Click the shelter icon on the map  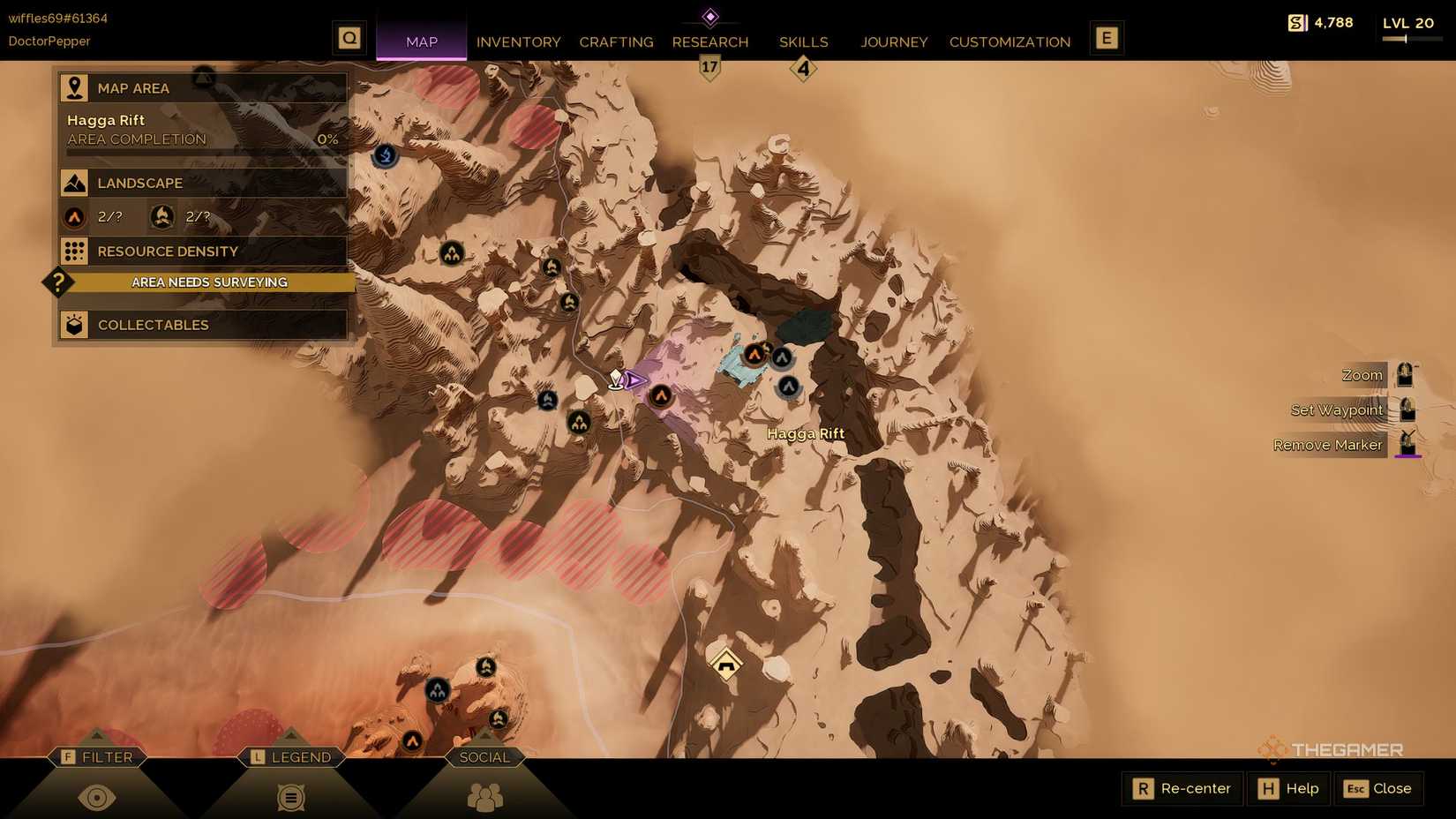pyautogui.click(x=724, y=664)
